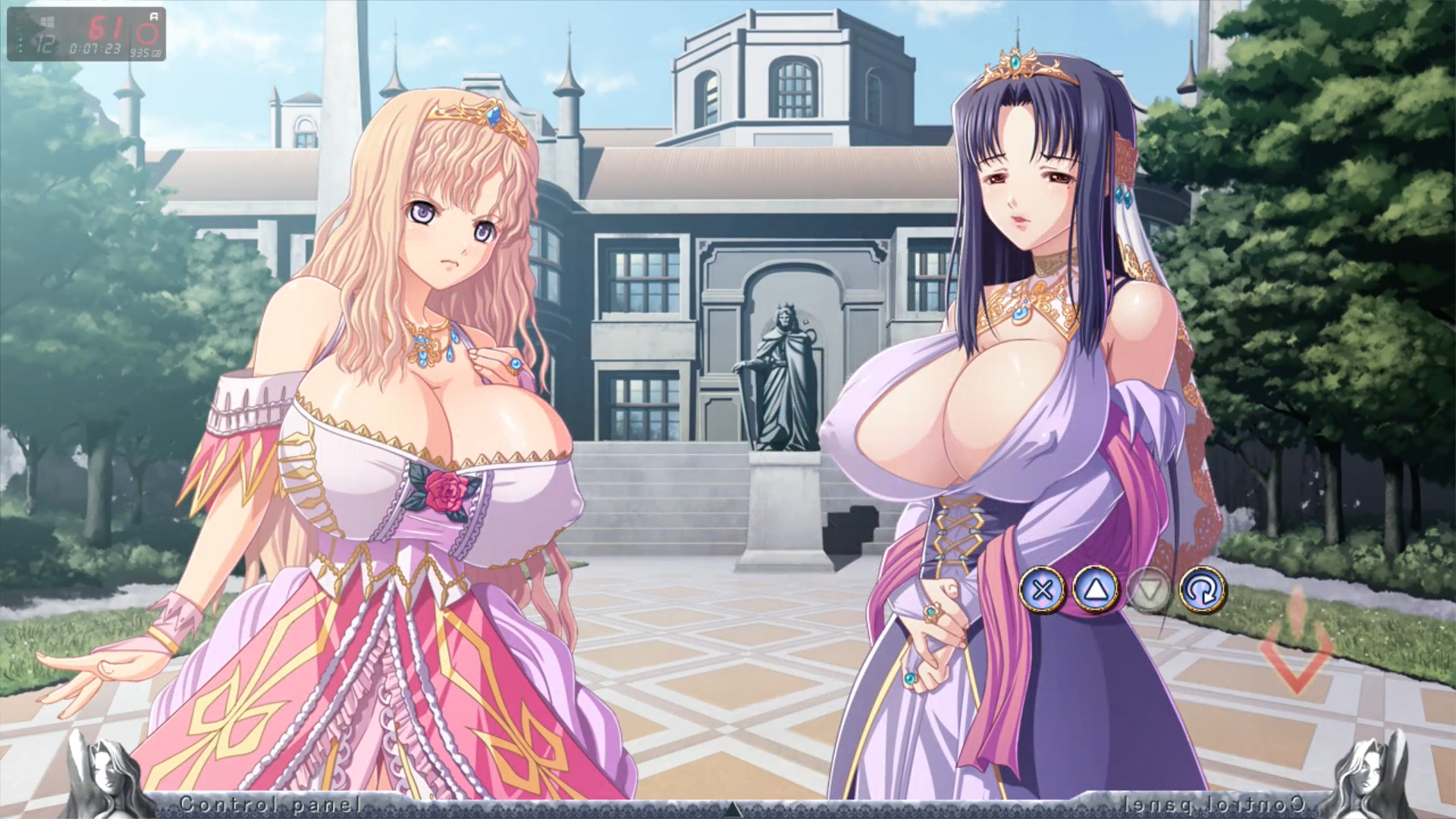1456x819 pixels.
Task: Expand the Control panel bar's center triangle
Action: pos(733,808)
